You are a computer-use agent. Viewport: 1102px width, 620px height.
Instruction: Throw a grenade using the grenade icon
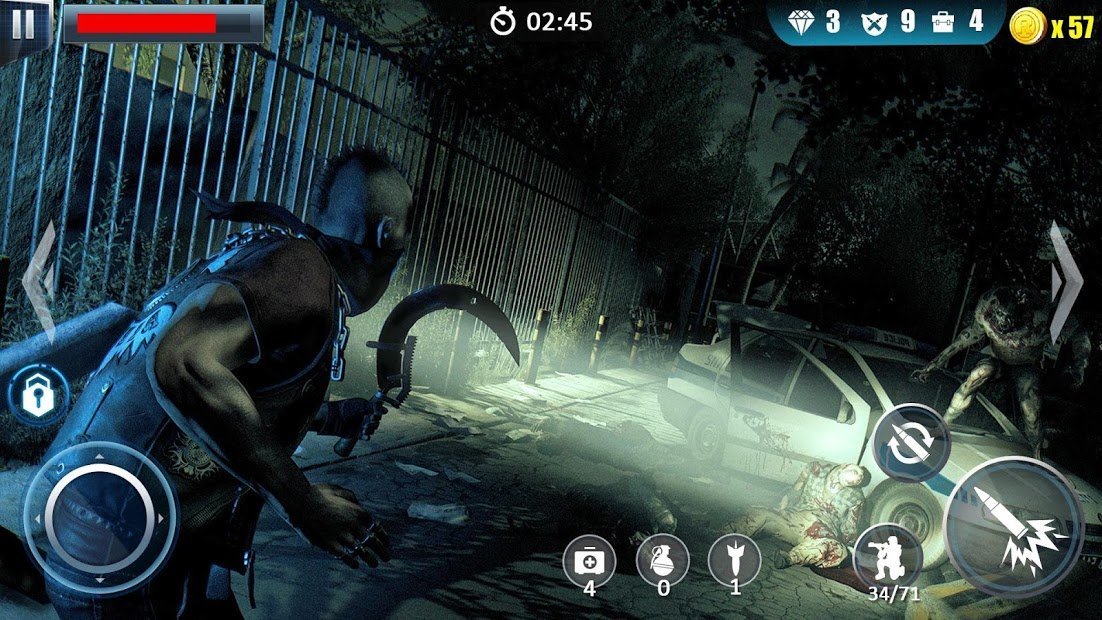click(662, 559)
